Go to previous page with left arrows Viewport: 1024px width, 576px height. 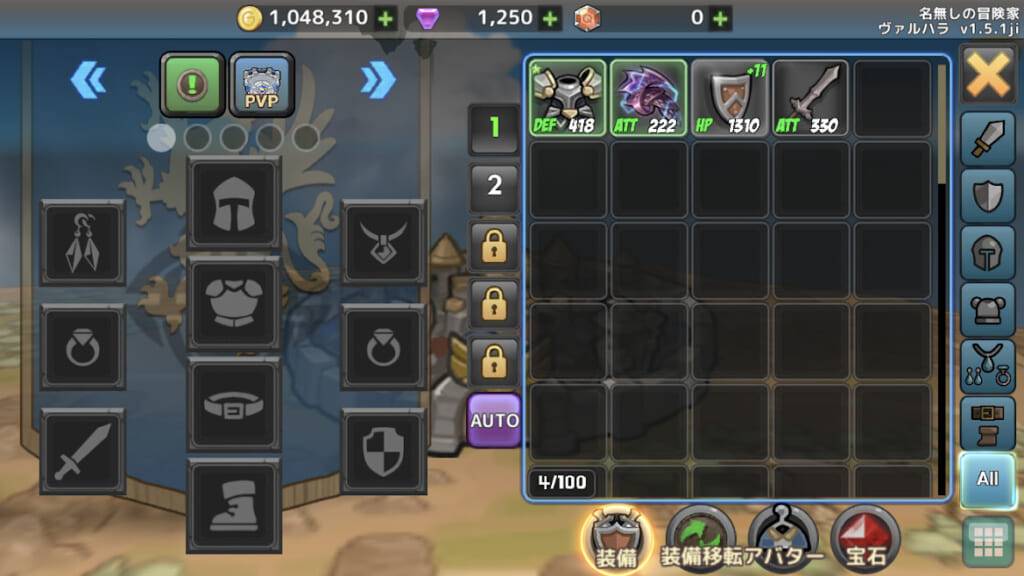point(88,80)
